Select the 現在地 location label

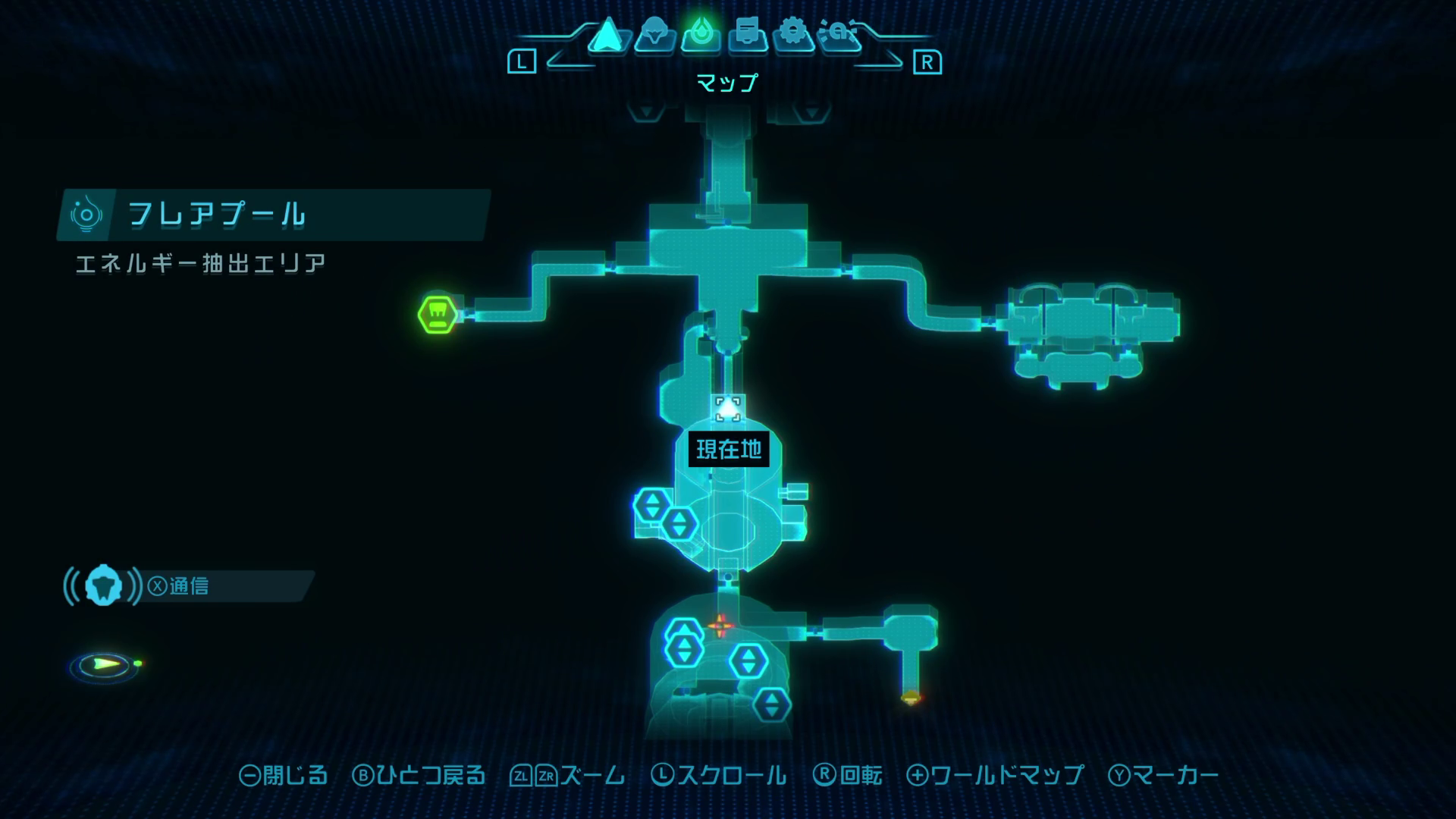click(x=729, y=450)
